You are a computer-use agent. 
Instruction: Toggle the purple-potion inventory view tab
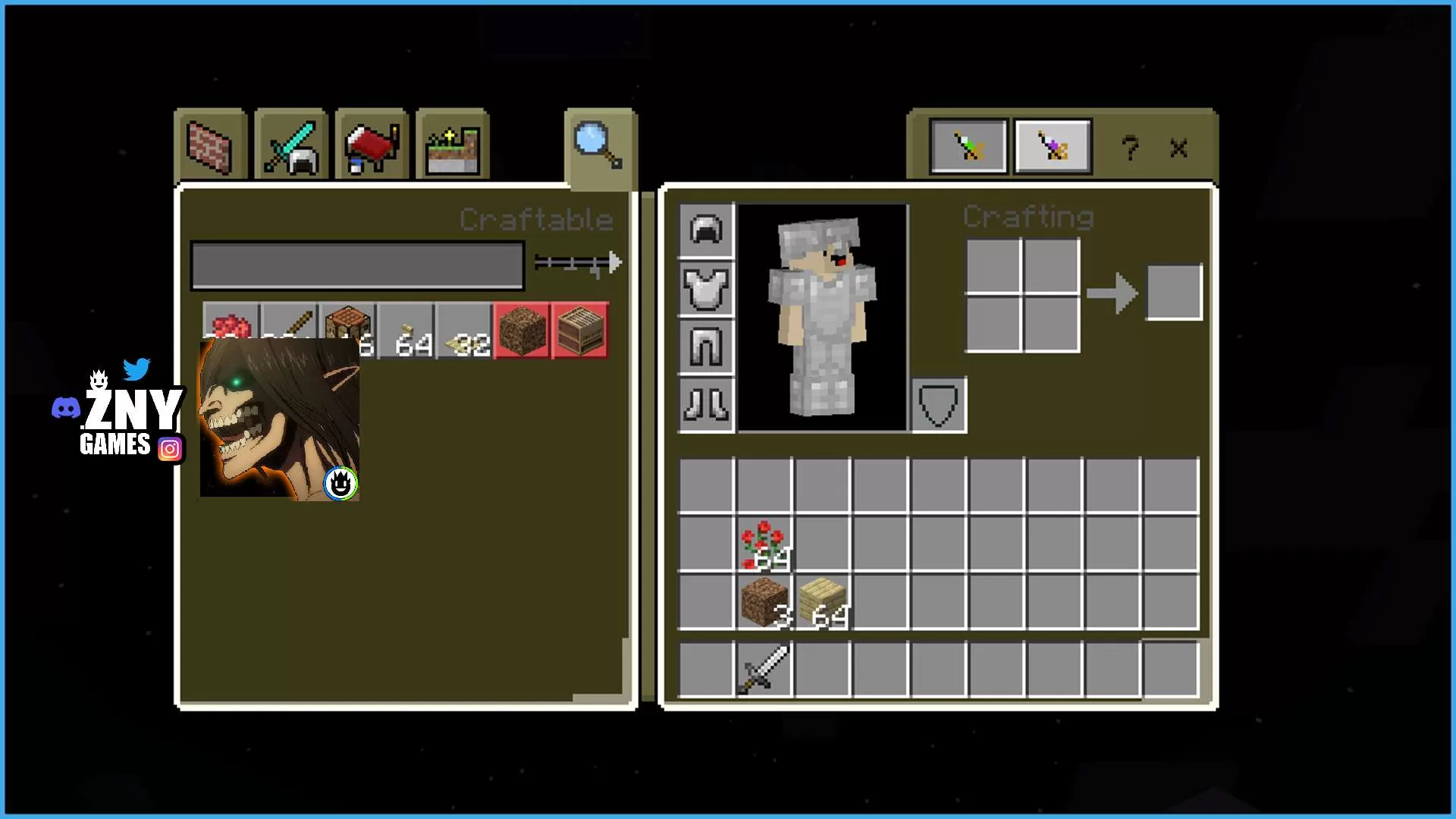(1053, 146)
